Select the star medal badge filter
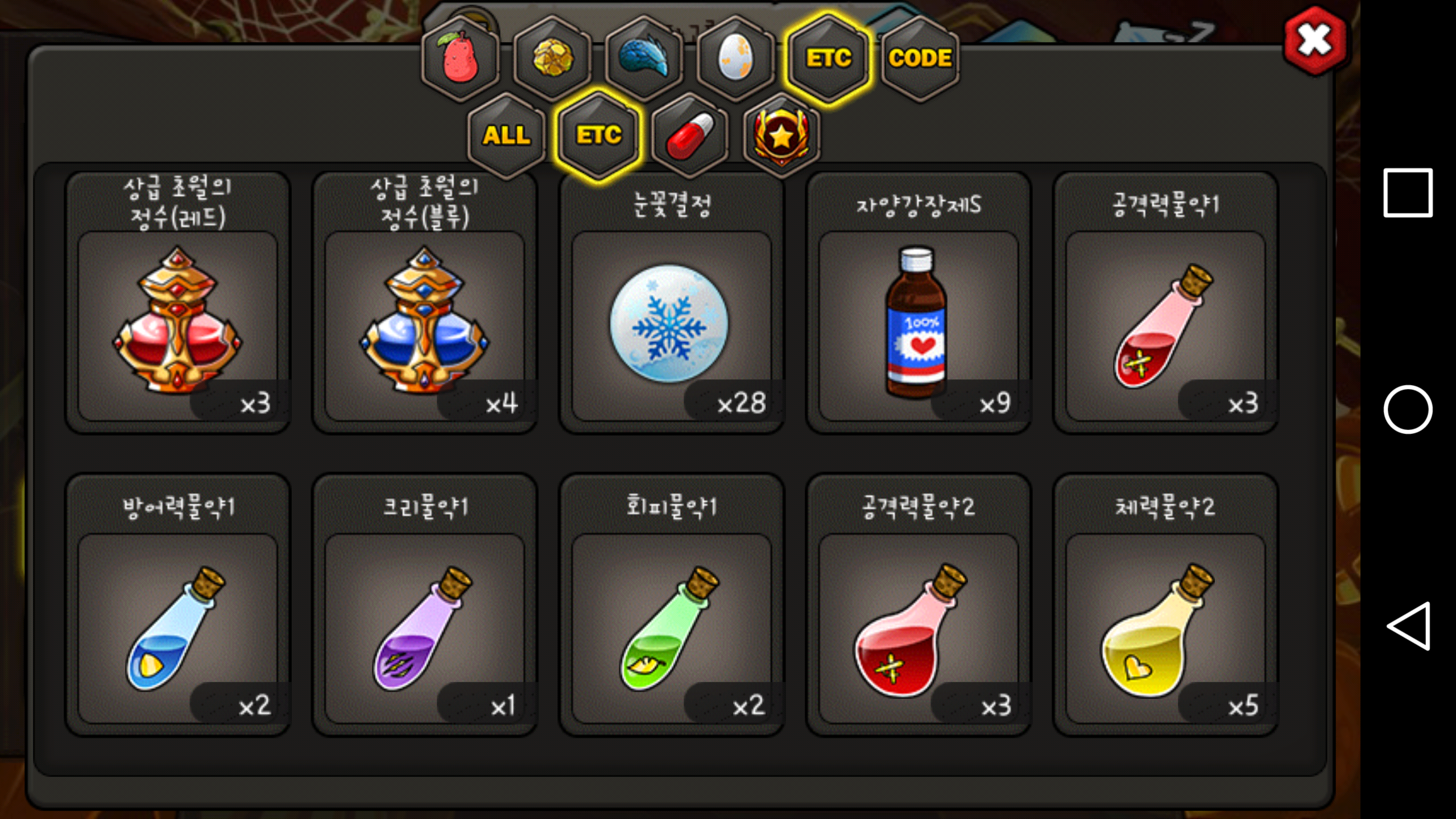The width and height of the screenshot is (1456, 819). coord(781,135)
